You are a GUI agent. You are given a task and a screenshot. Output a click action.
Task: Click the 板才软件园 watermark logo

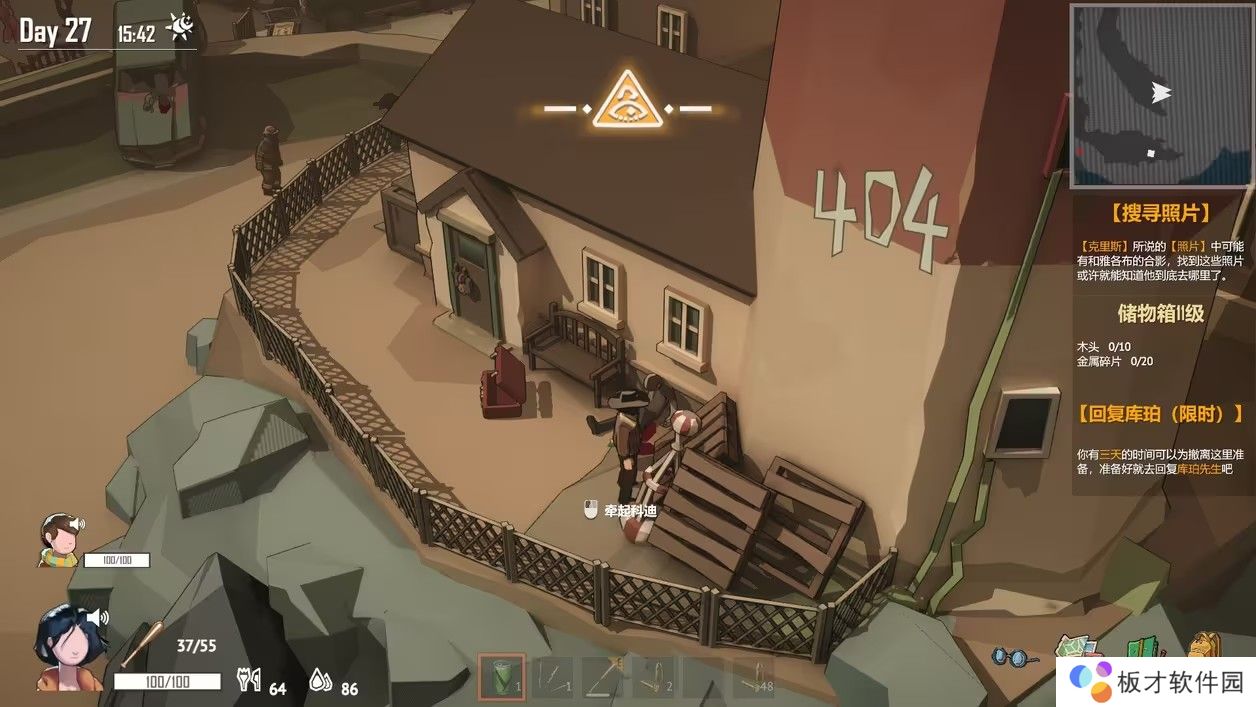point(1156,681)
